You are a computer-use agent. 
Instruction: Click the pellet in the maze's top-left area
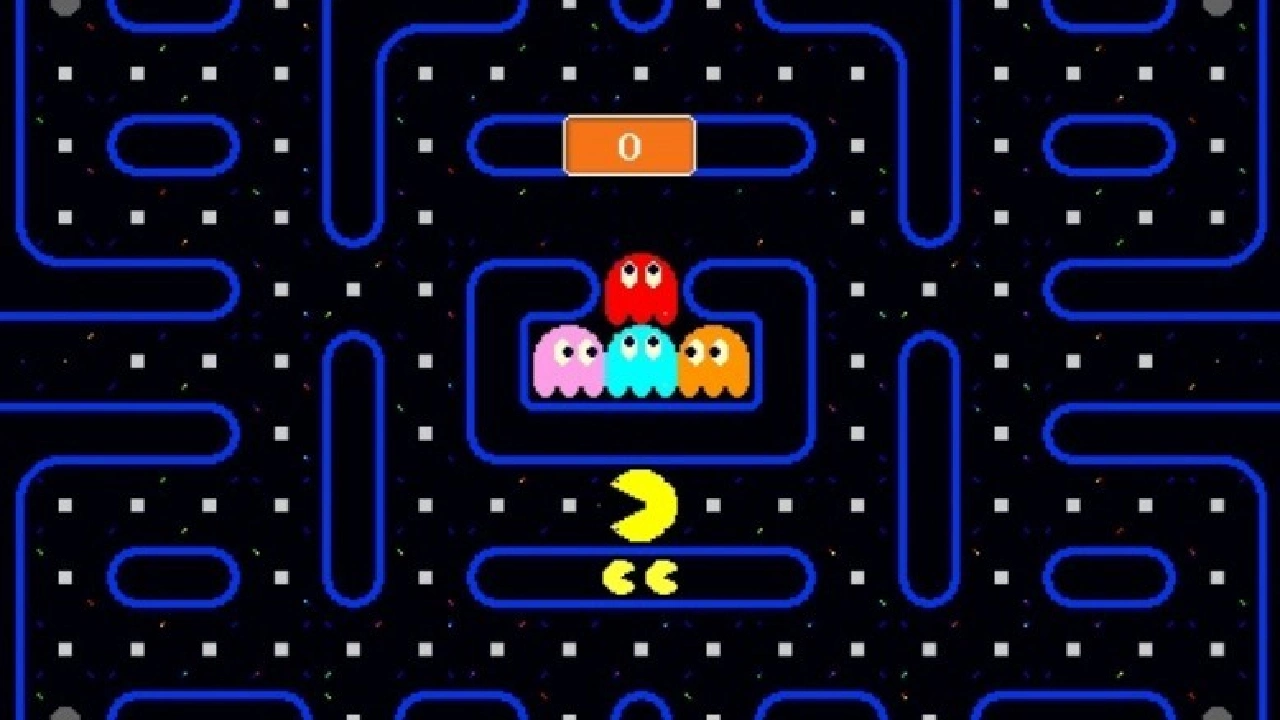click(64, 72)
